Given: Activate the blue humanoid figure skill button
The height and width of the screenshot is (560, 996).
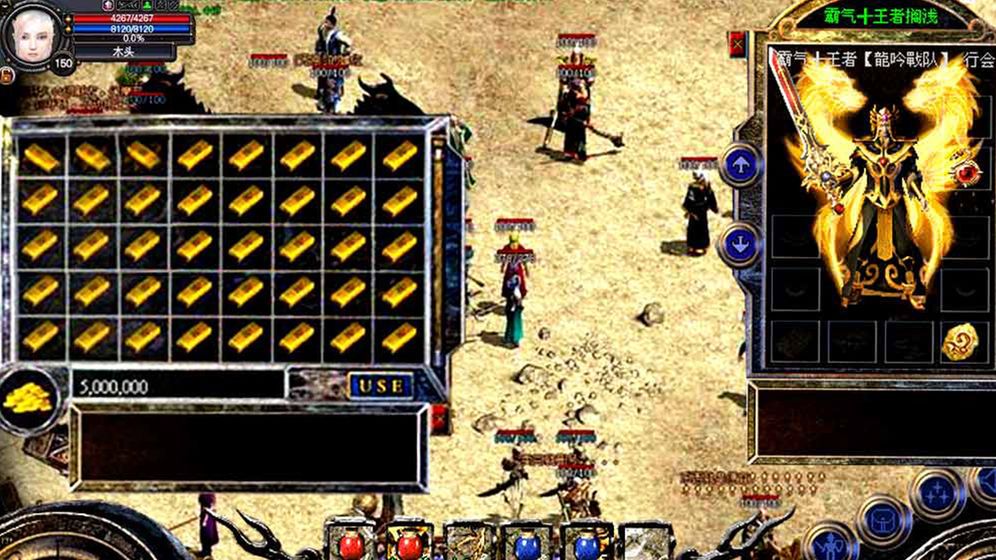Looking at the screenshot, I should pos(830,545).
